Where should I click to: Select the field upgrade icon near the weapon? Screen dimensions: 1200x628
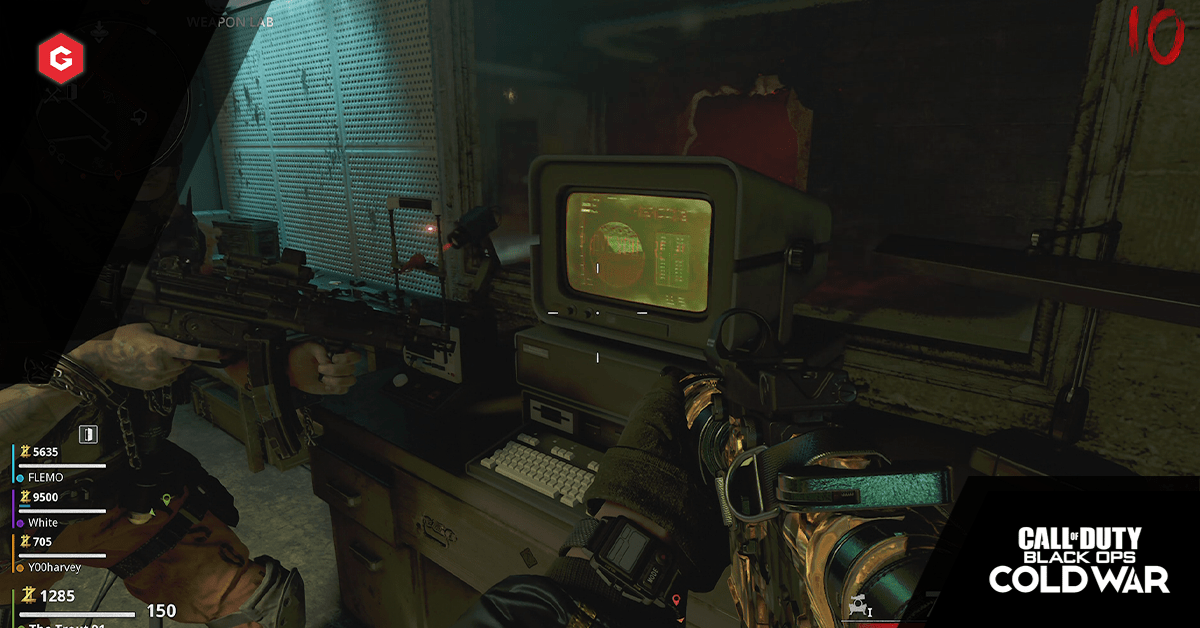859,606
